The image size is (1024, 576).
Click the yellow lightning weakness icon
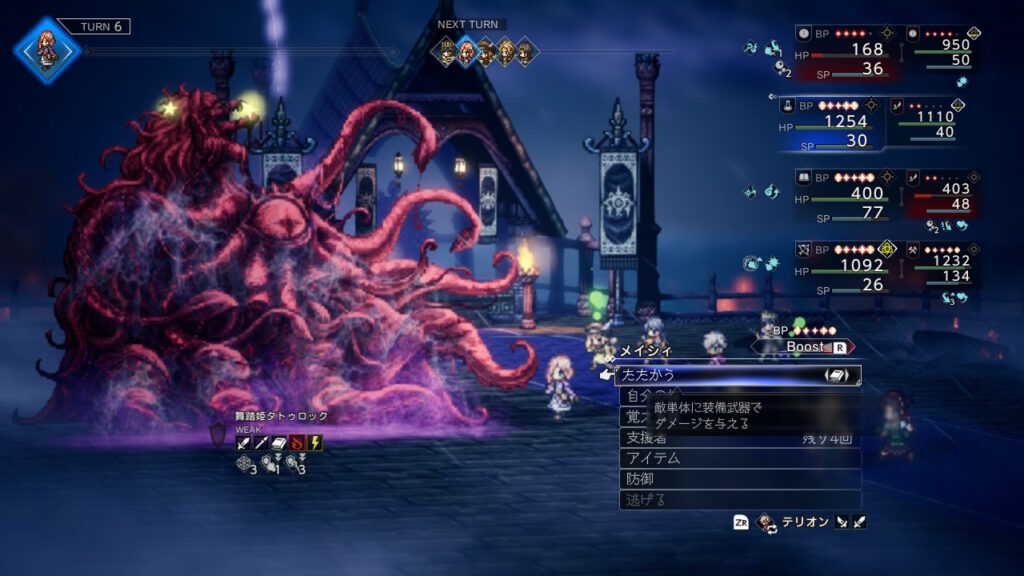(x=315, y=442)
